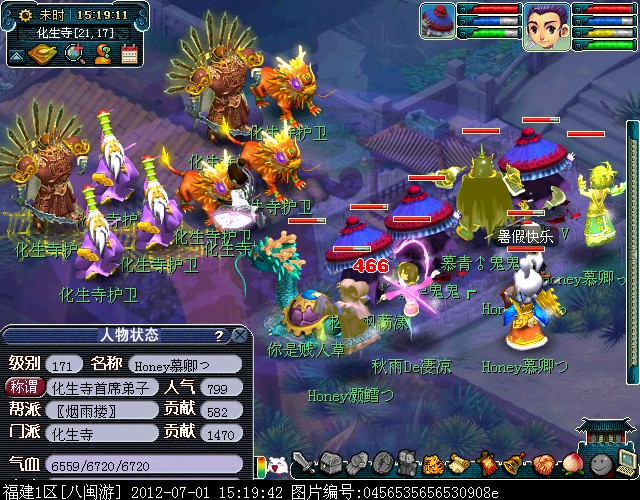Open the computer system settings icon
Viewport: 640px width, 500px height.
click(x=627, y=462)
